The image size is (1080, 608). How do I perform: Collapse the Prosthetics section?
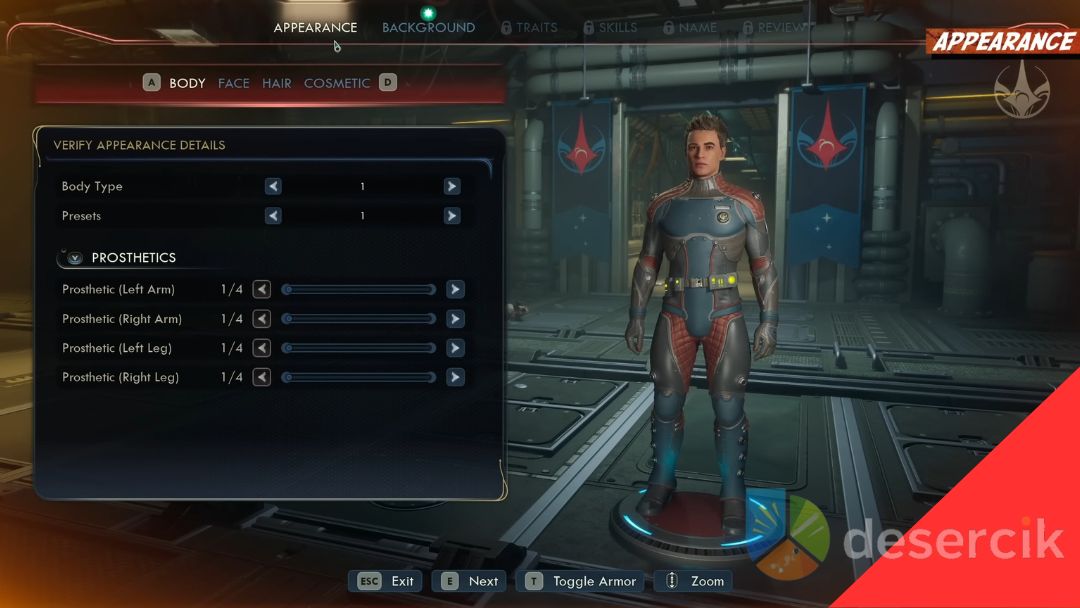point(75,258)
